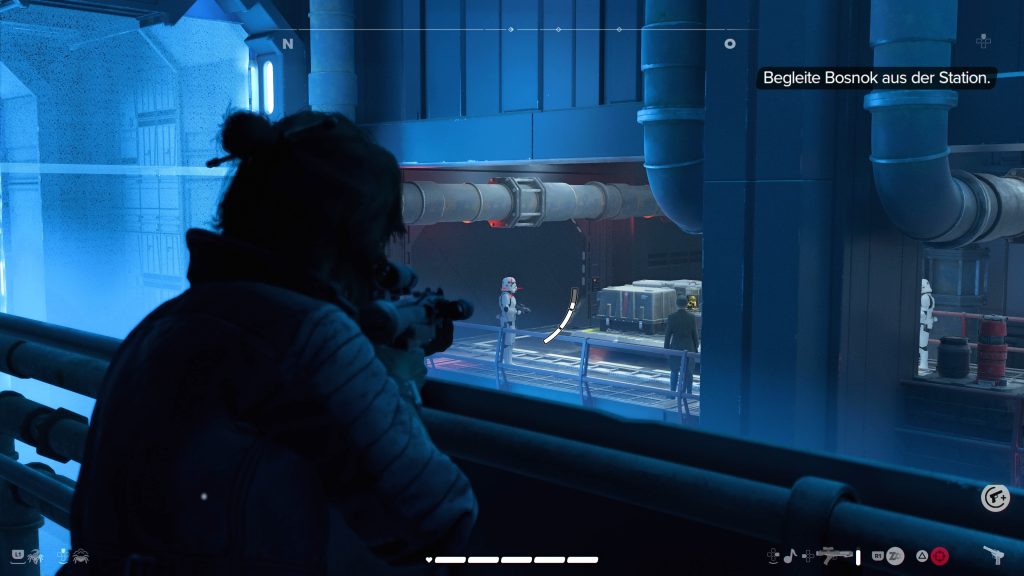Select the round grey ability icon beside the grenade
Image resolution: width=1024 pixels, height=576 pixels.
click(895, 555)
